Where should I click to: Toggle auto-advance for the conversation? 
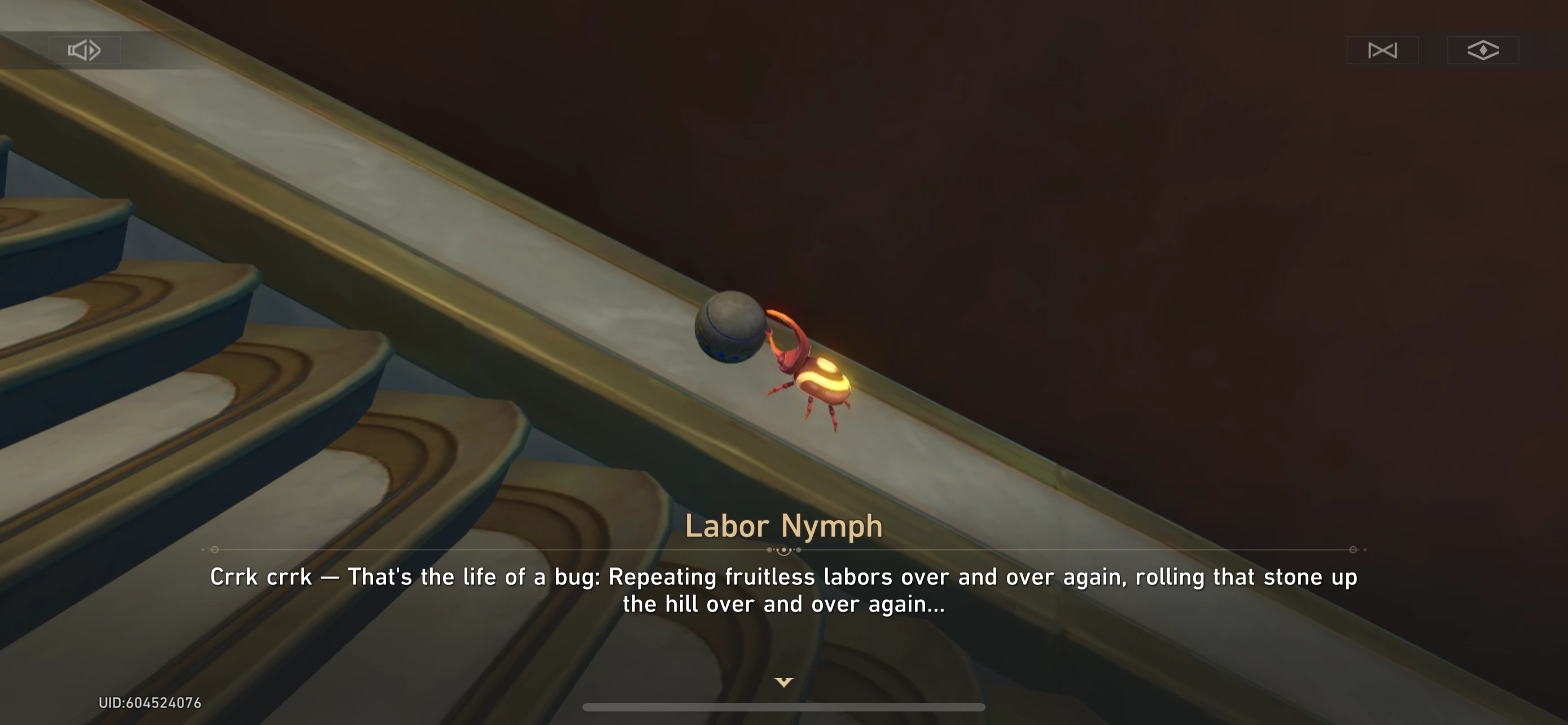(1382, 50)
